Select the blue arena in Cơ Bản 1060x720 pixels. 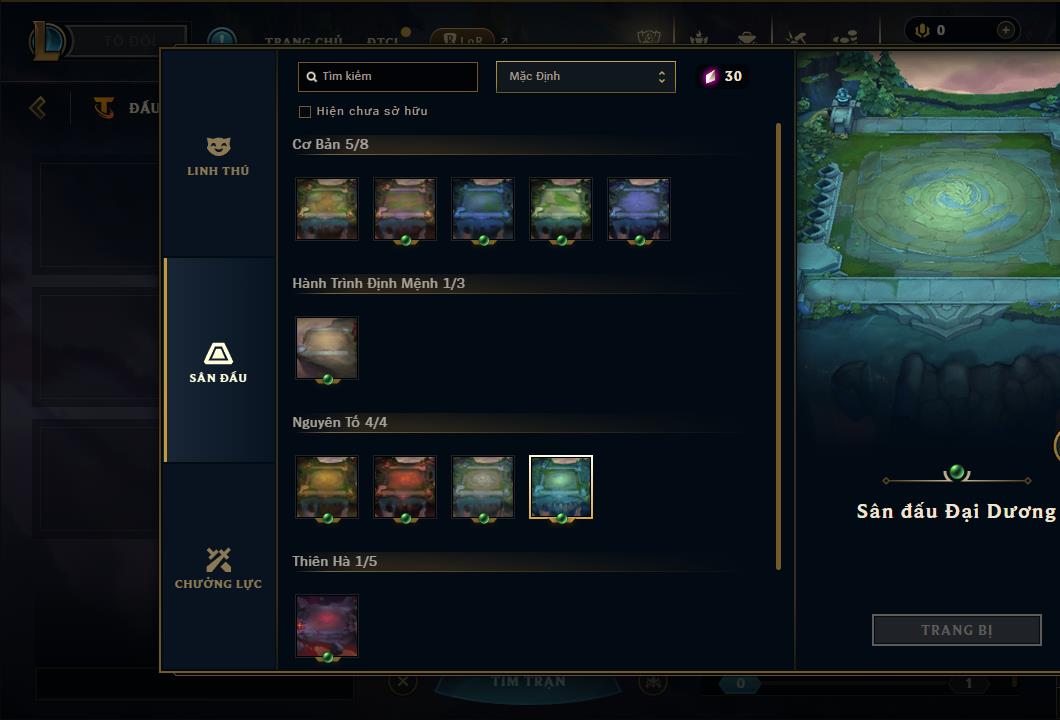(x=483, y=209)
